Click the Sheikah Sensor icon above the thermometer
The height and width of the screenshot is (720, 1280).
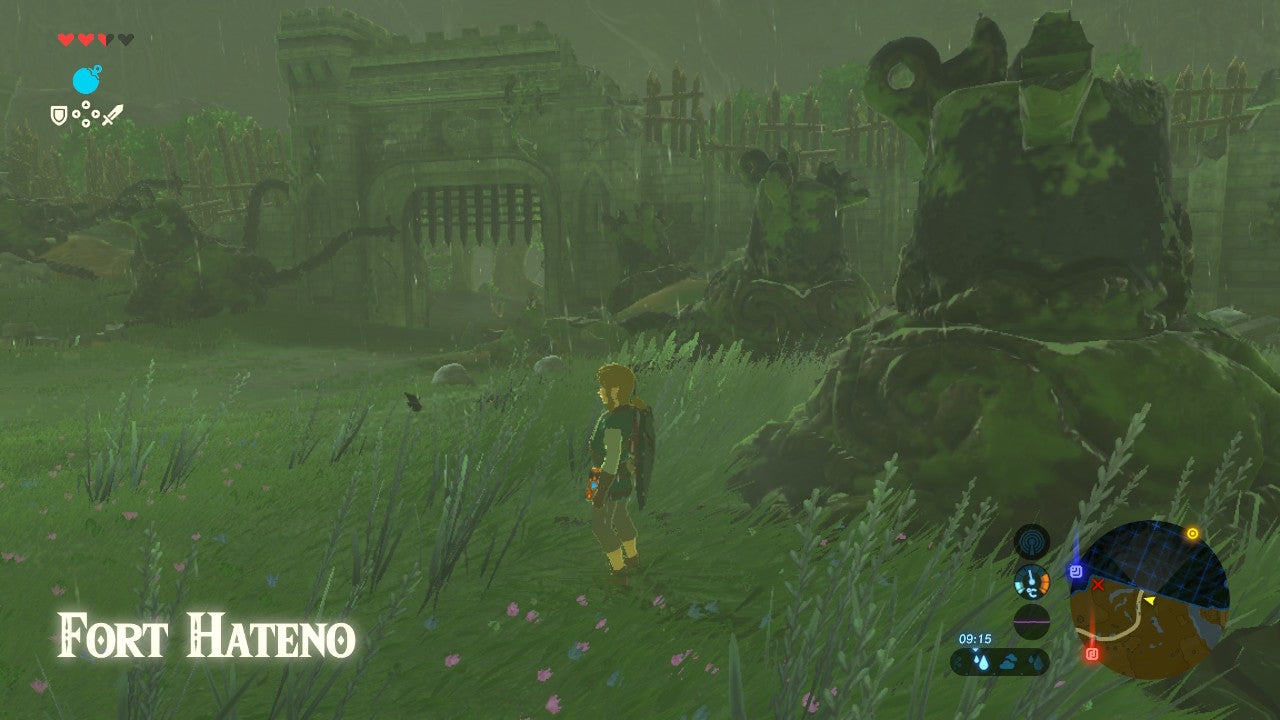1032,541
